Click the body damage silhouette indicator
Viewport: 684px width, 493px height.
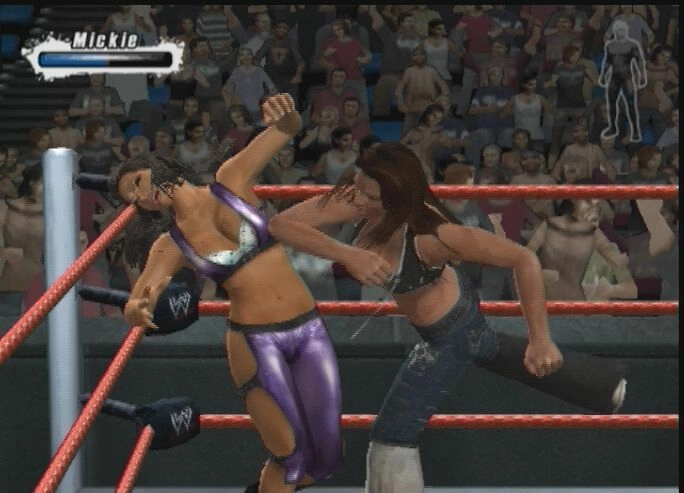click(622, 80)
